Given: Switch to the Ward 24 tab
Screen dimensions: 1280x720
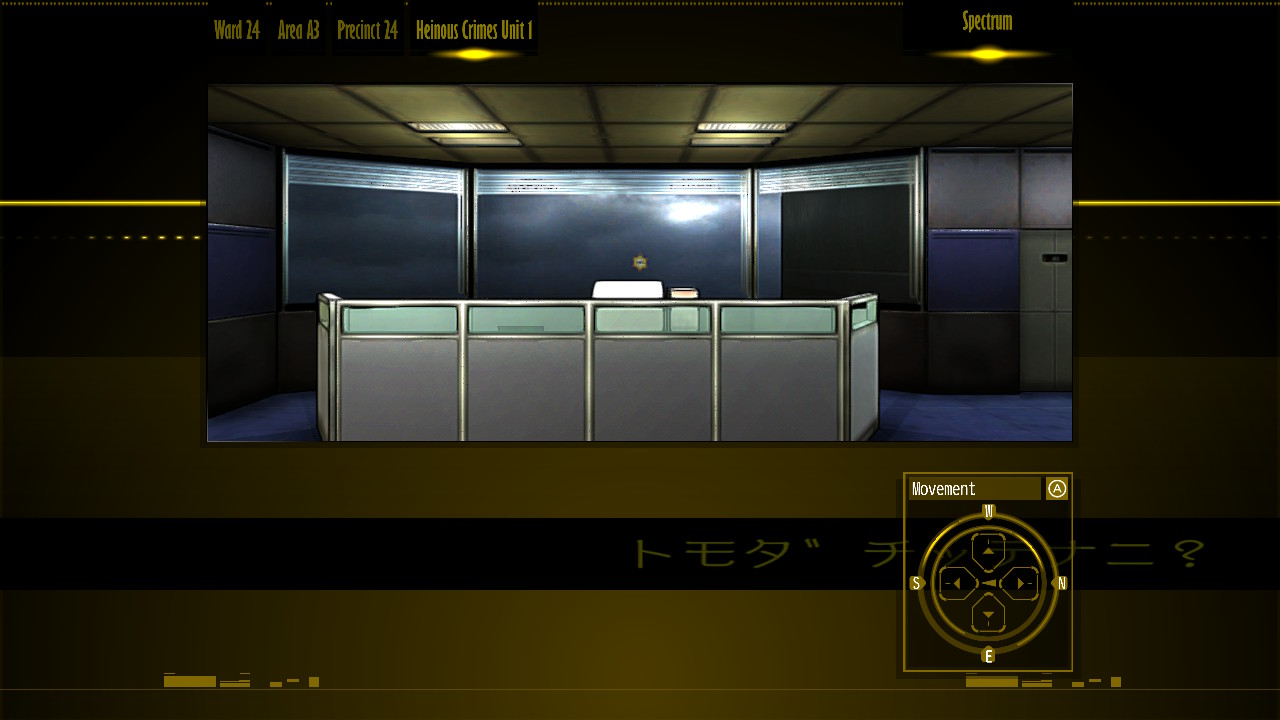Looking at the screenshot, I should [235, 30].
